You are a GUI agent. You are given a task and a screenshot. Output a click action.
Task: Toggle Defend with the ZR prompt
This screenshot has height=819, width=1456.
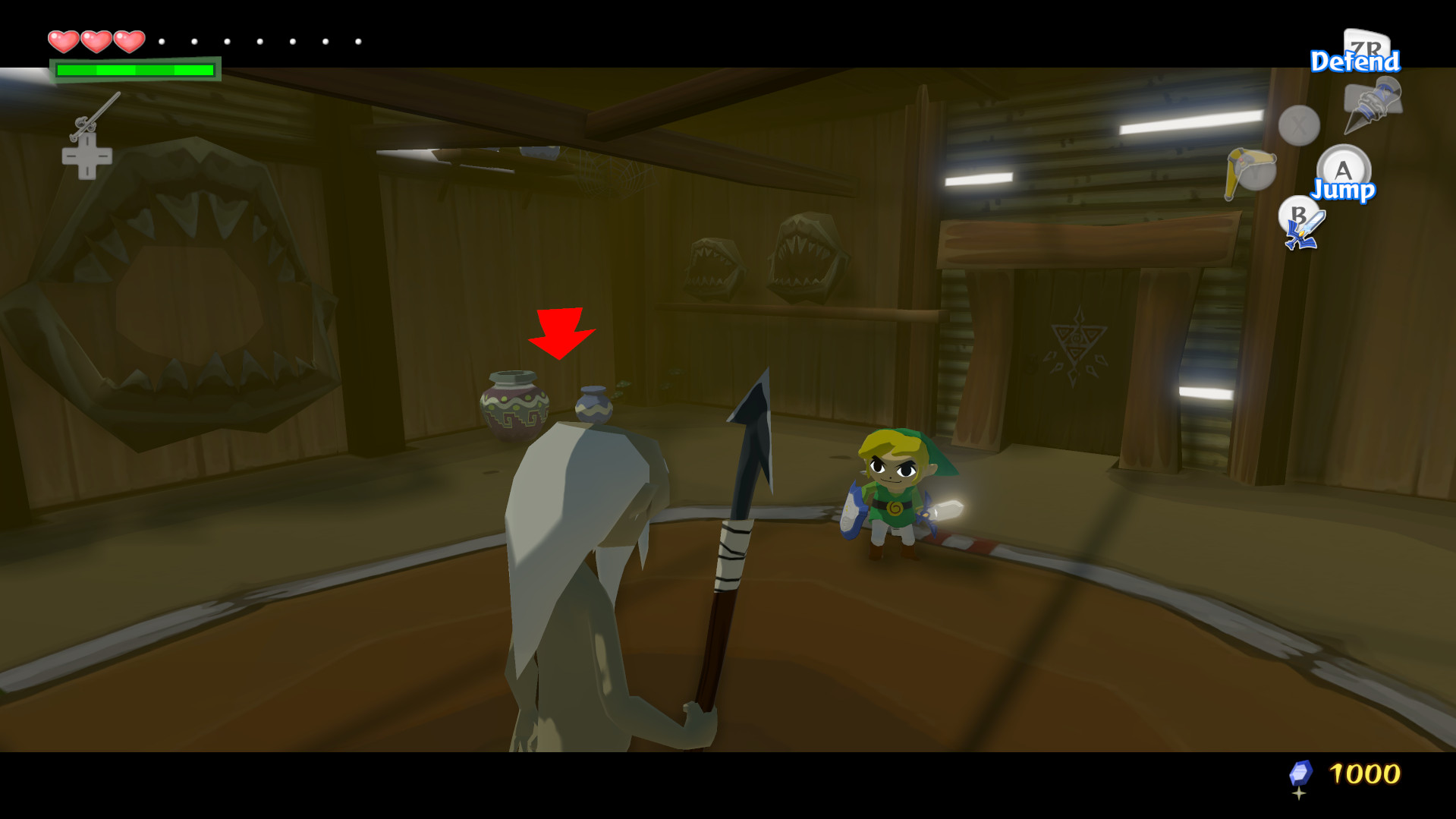(x=1356, y=61)
